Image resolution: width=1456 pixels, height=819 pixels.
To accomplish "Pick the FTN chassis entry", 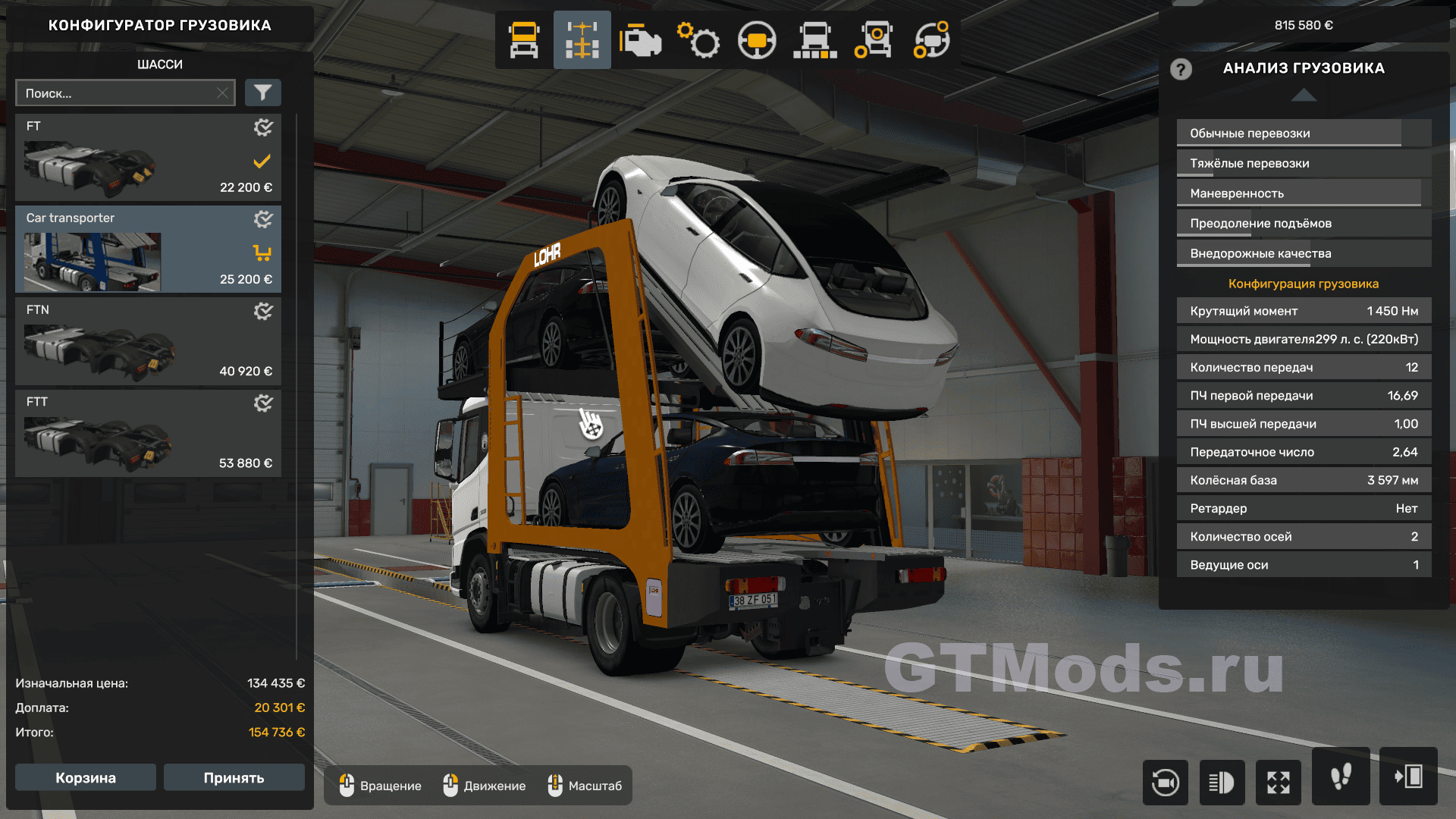I will click(x=148, y=341).
